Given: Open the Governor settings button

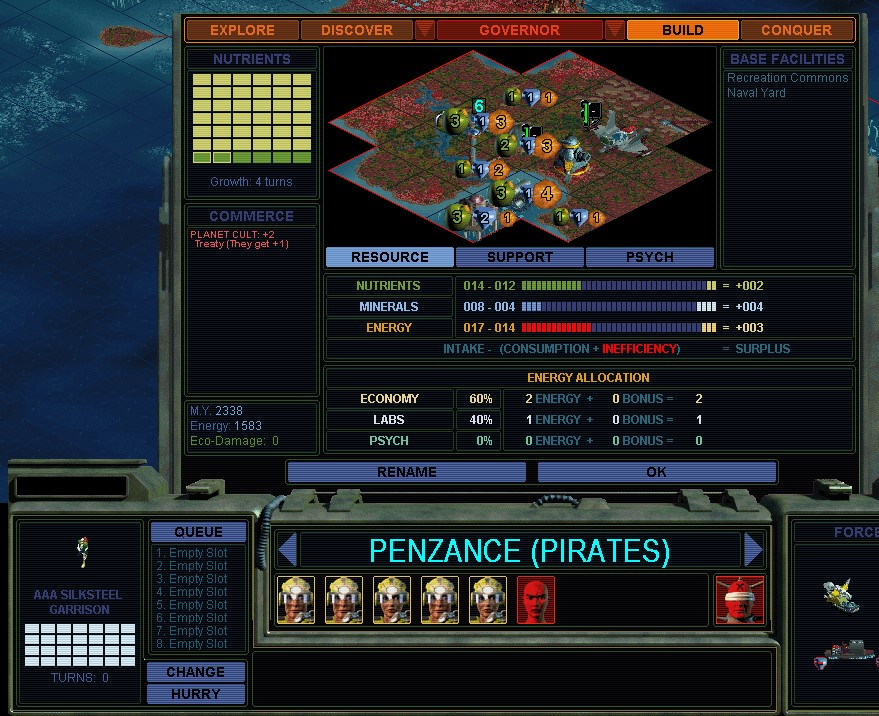Looking at the screenshot, I should tap(519, 30).
